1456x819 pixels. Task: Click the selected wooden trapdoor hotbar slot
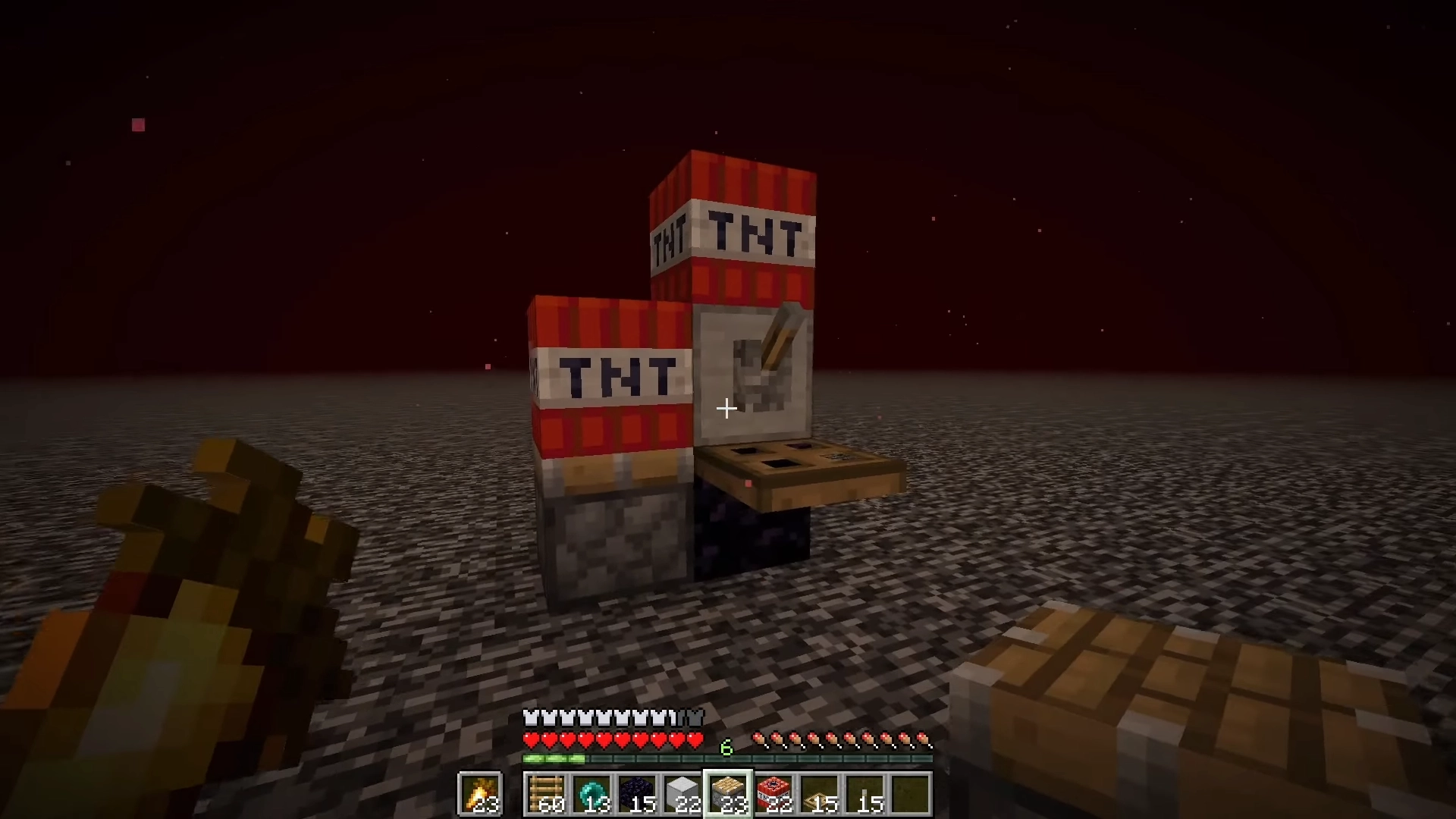coord(728,792)
